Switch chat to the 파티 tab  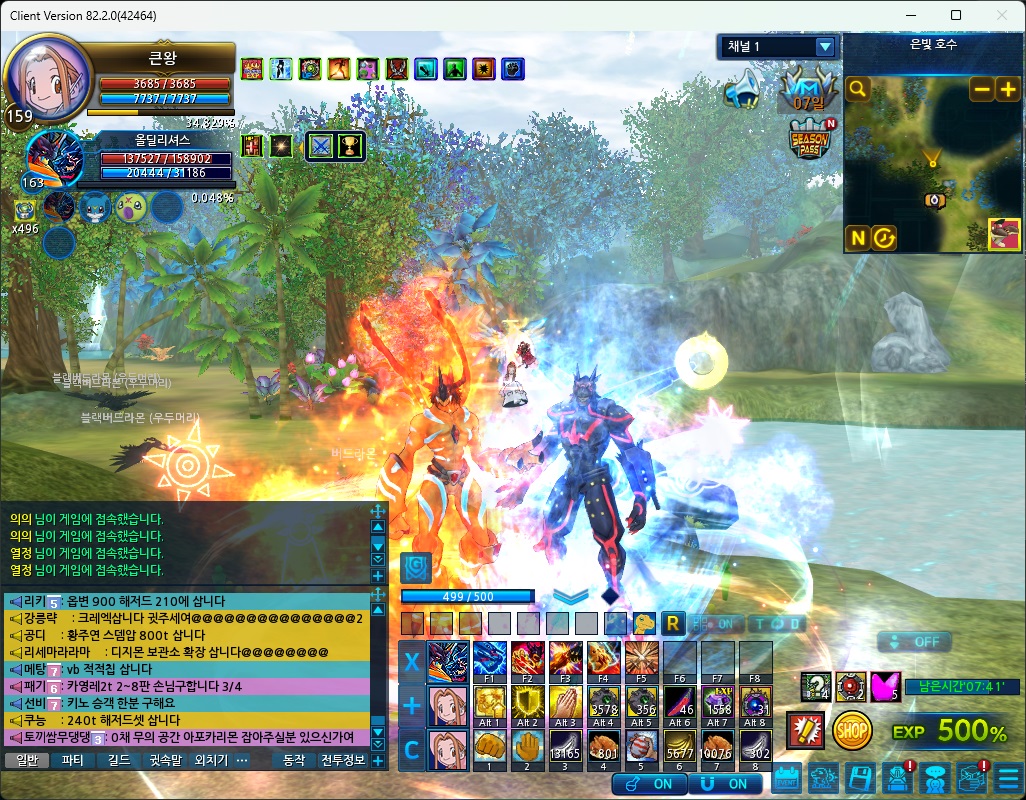[73, 760]
